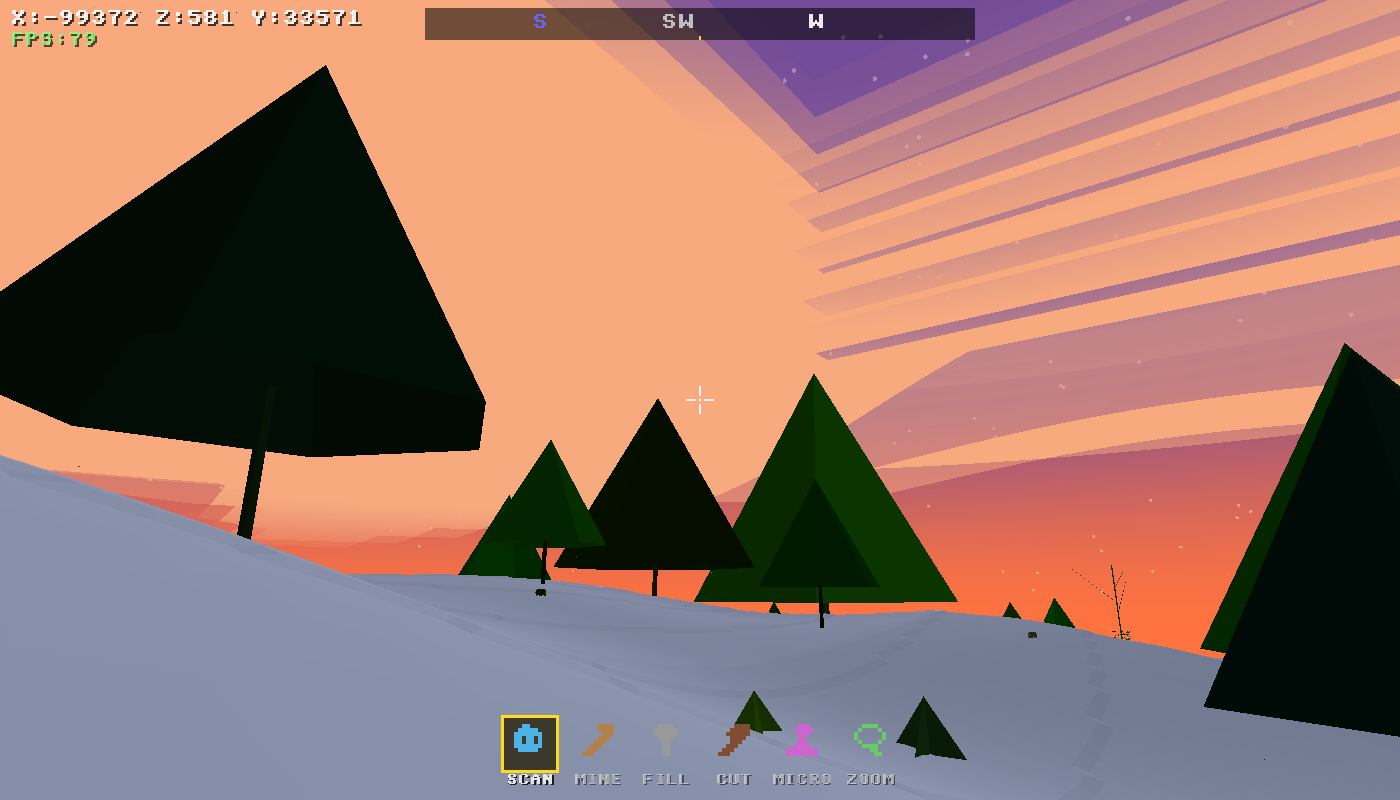
Task: Click the pine tree item at hotbar's right end
Action: coord(930,730)
